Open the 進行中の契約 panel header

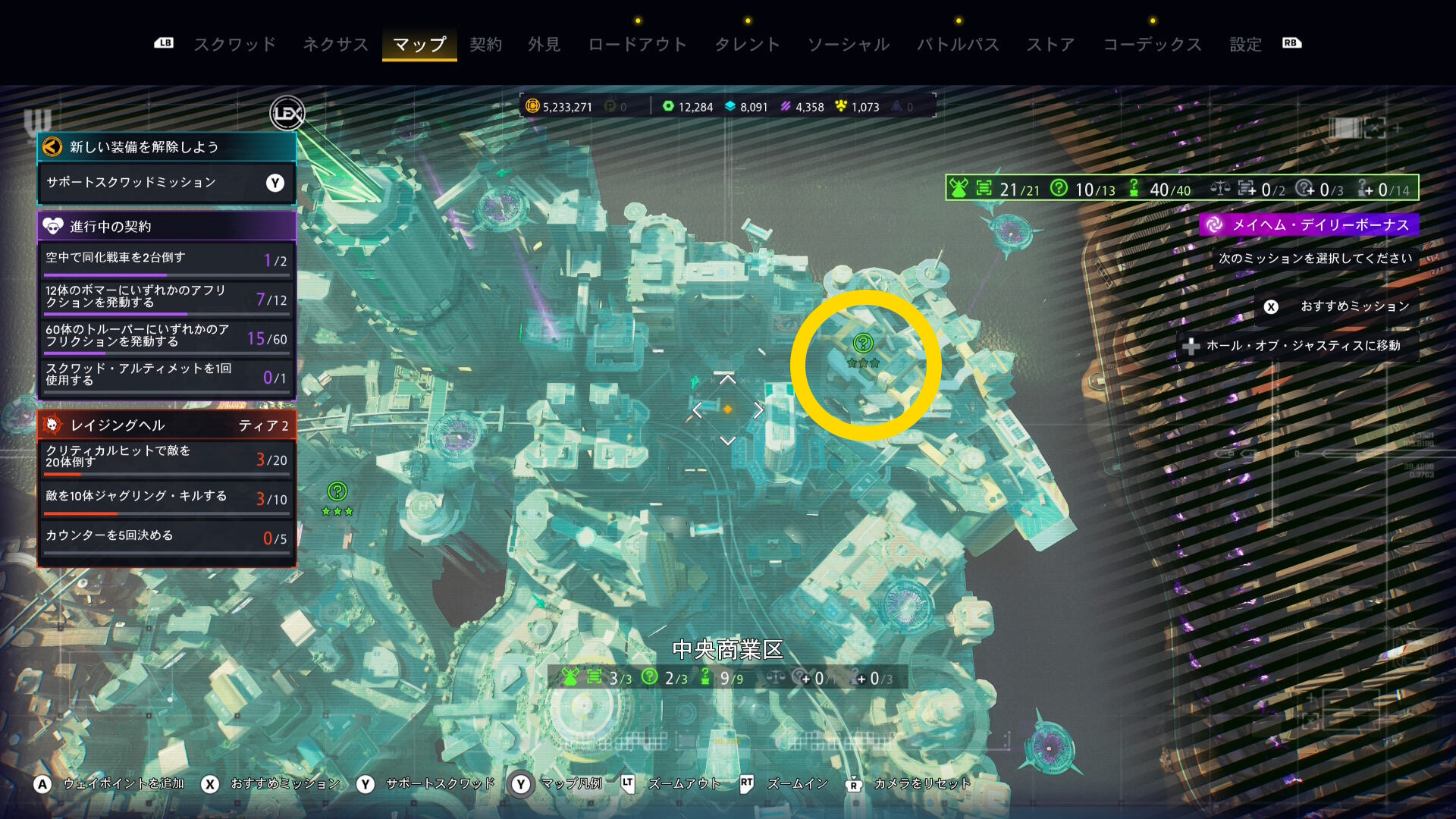coord(165,226)
